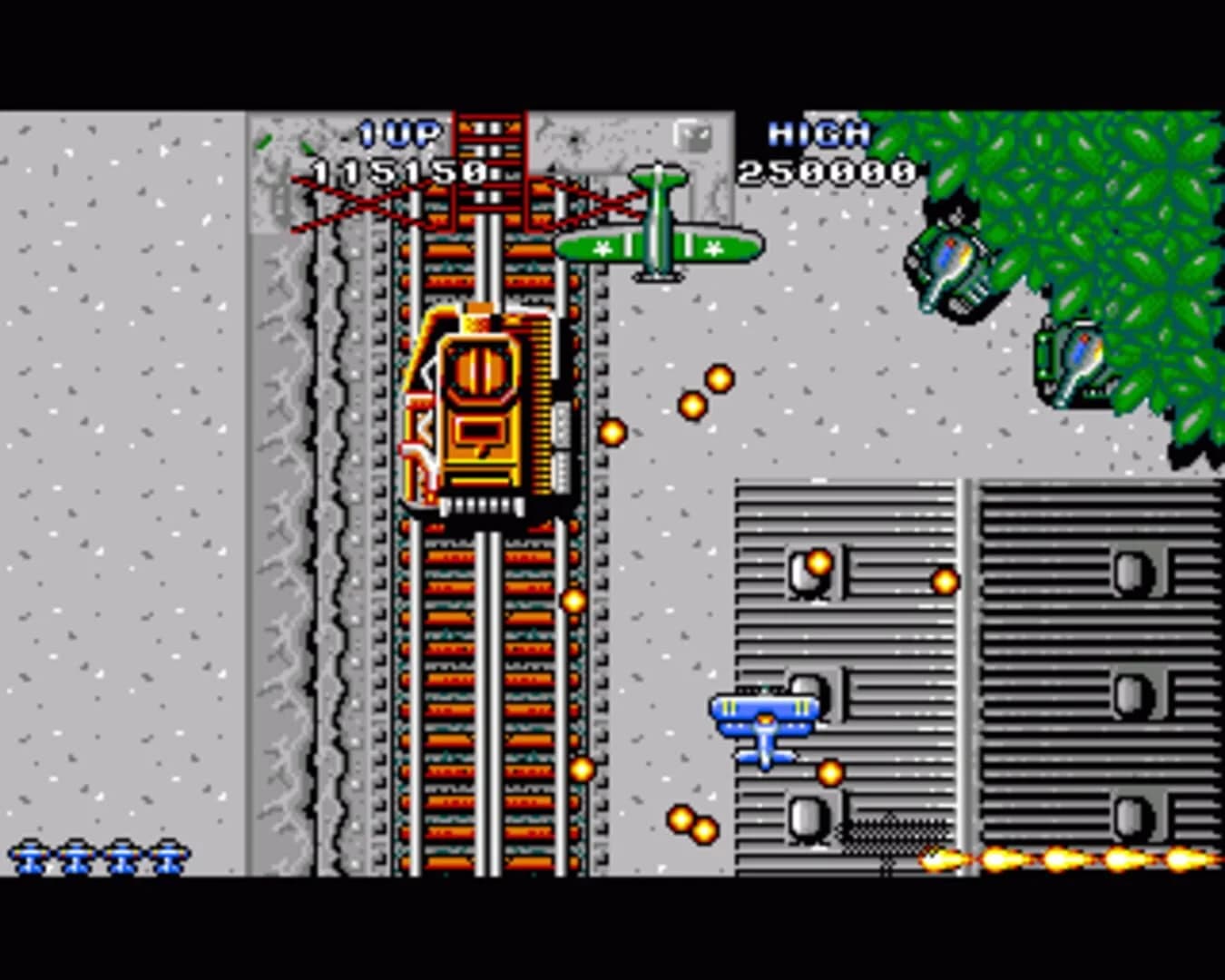Viewport: 1225px width, 980px height.
Task: Click the upper green turret beside the trees
Action: point(951,259)
